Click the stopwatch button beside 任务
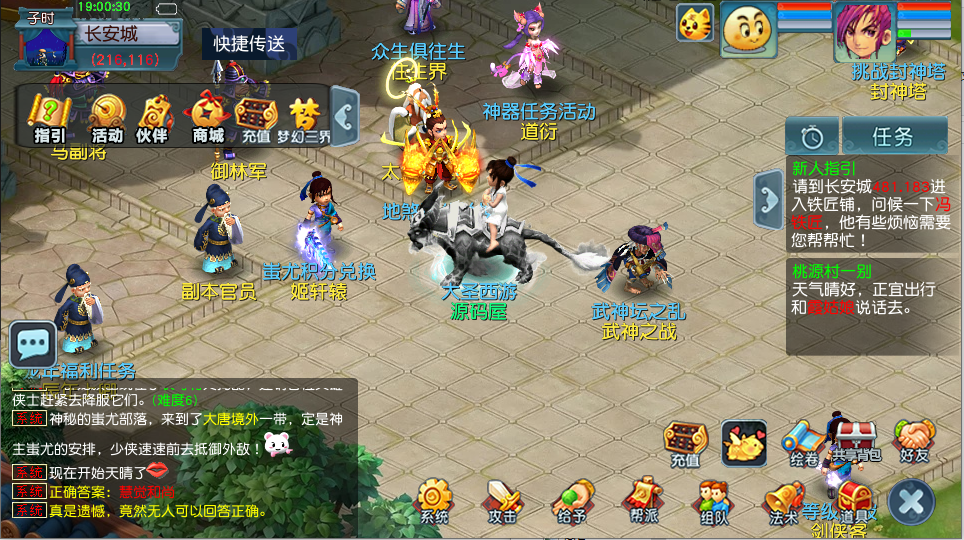This screenshot has width=964, height=540. [811, 136]
